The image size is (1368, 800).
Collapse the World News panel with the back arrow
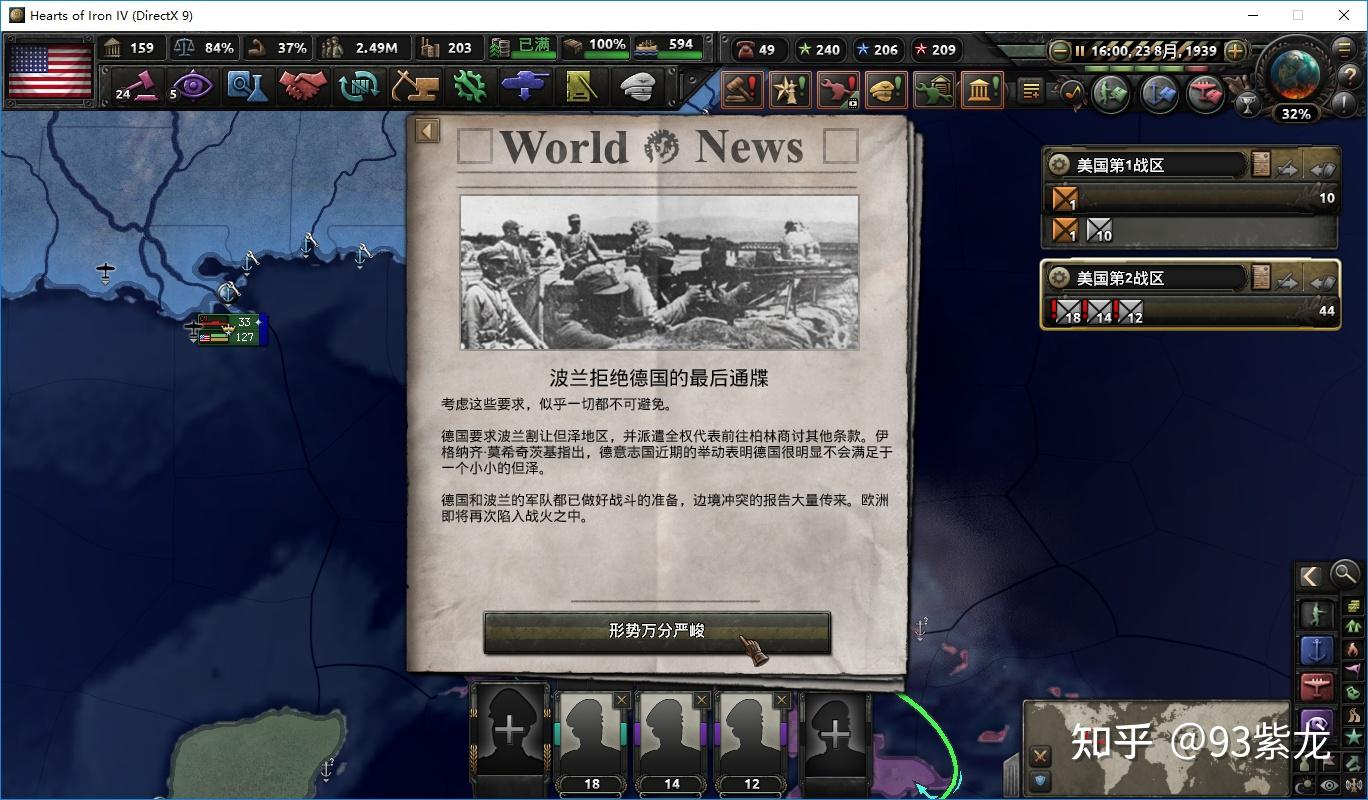[429, 130]
